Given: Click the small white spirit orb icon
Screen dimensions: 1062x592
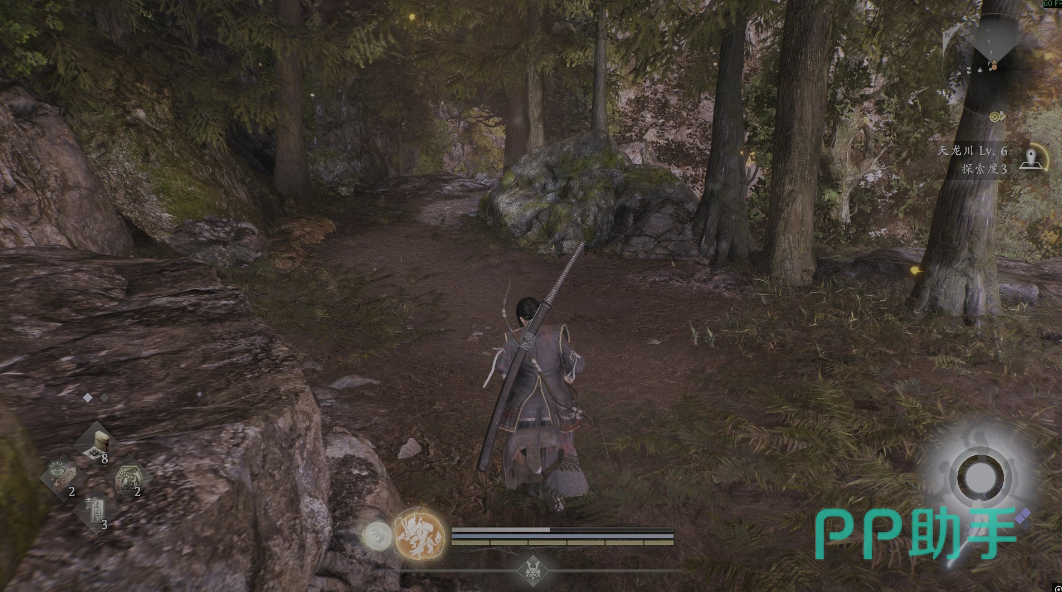Looking at the screenshot, I should tap(377, 537).
